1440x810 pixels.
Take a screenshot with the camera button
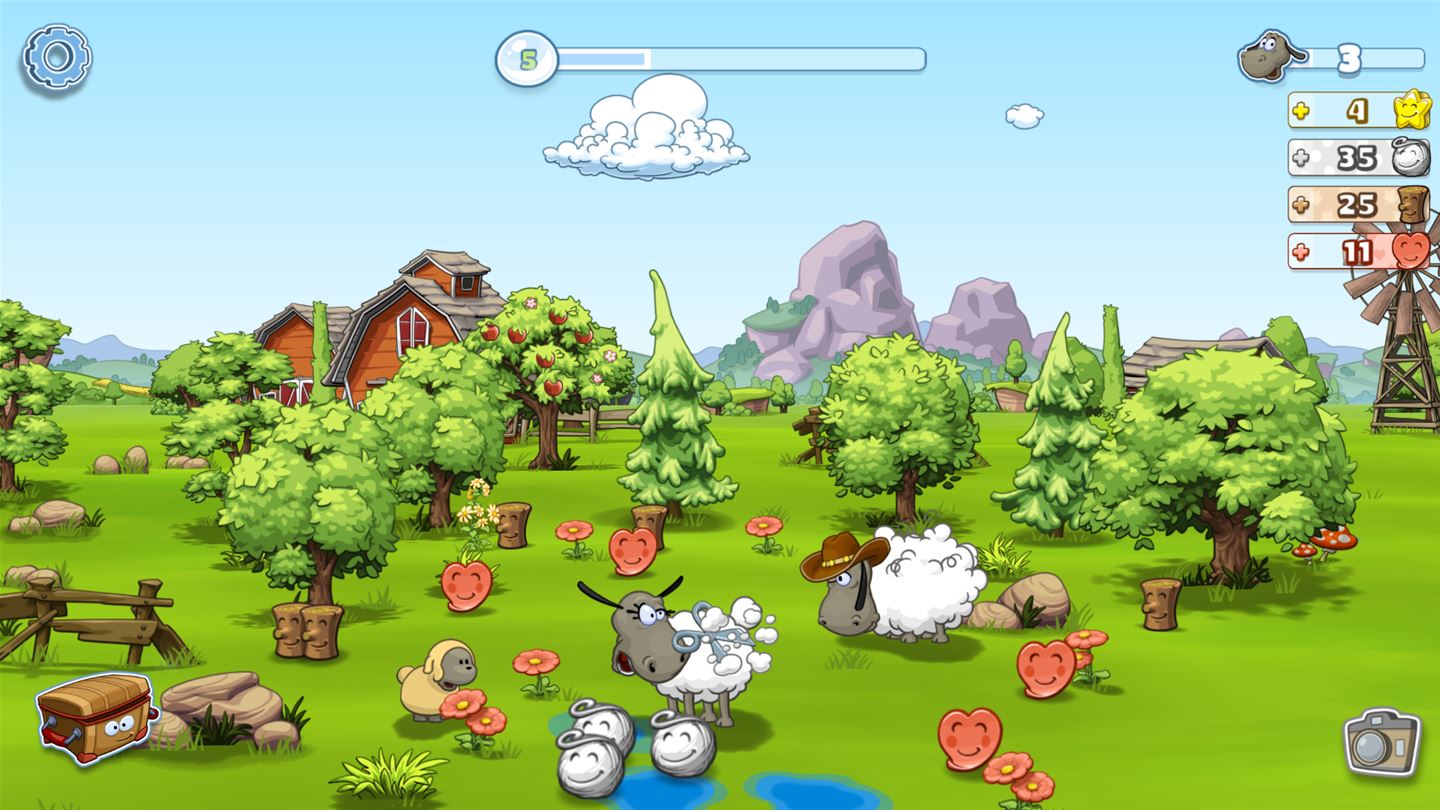pyautogui.click(x=1382, y=742)
